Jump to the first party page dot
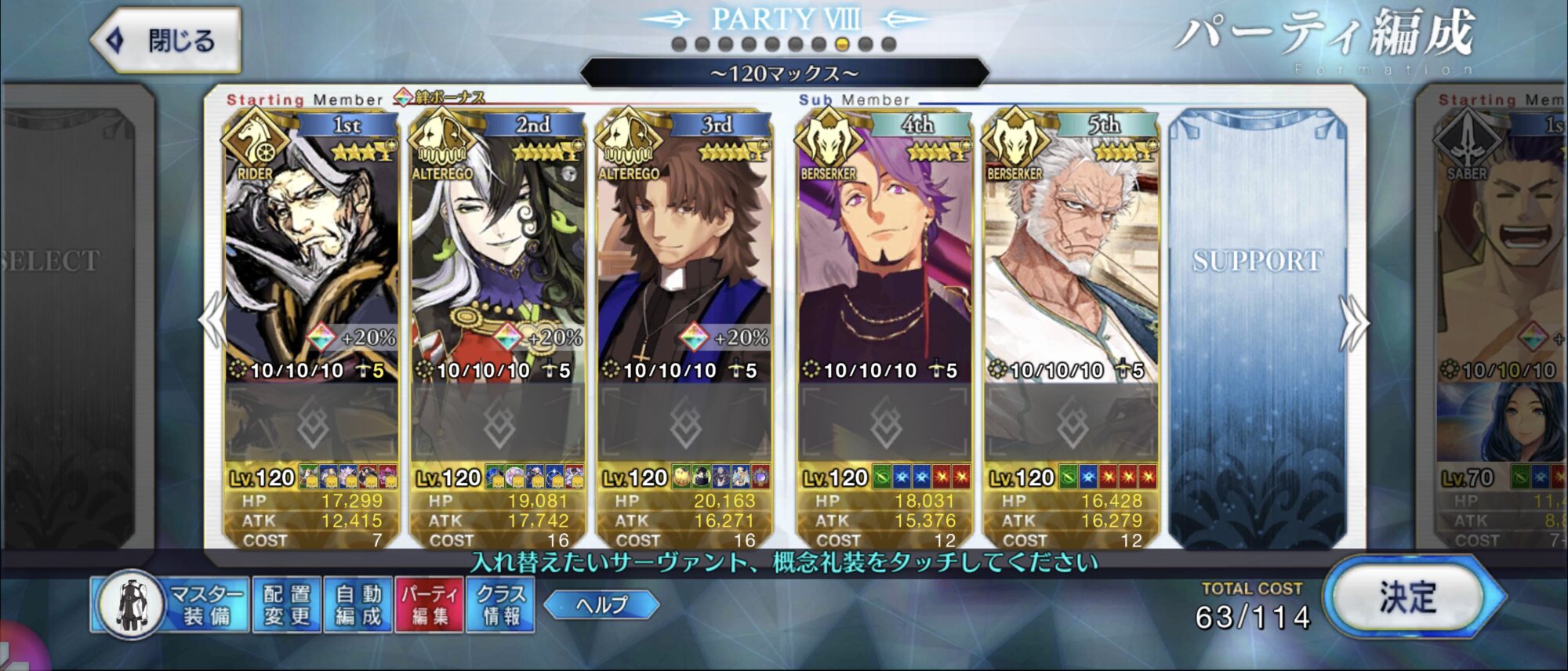 (x=680, y=45)
